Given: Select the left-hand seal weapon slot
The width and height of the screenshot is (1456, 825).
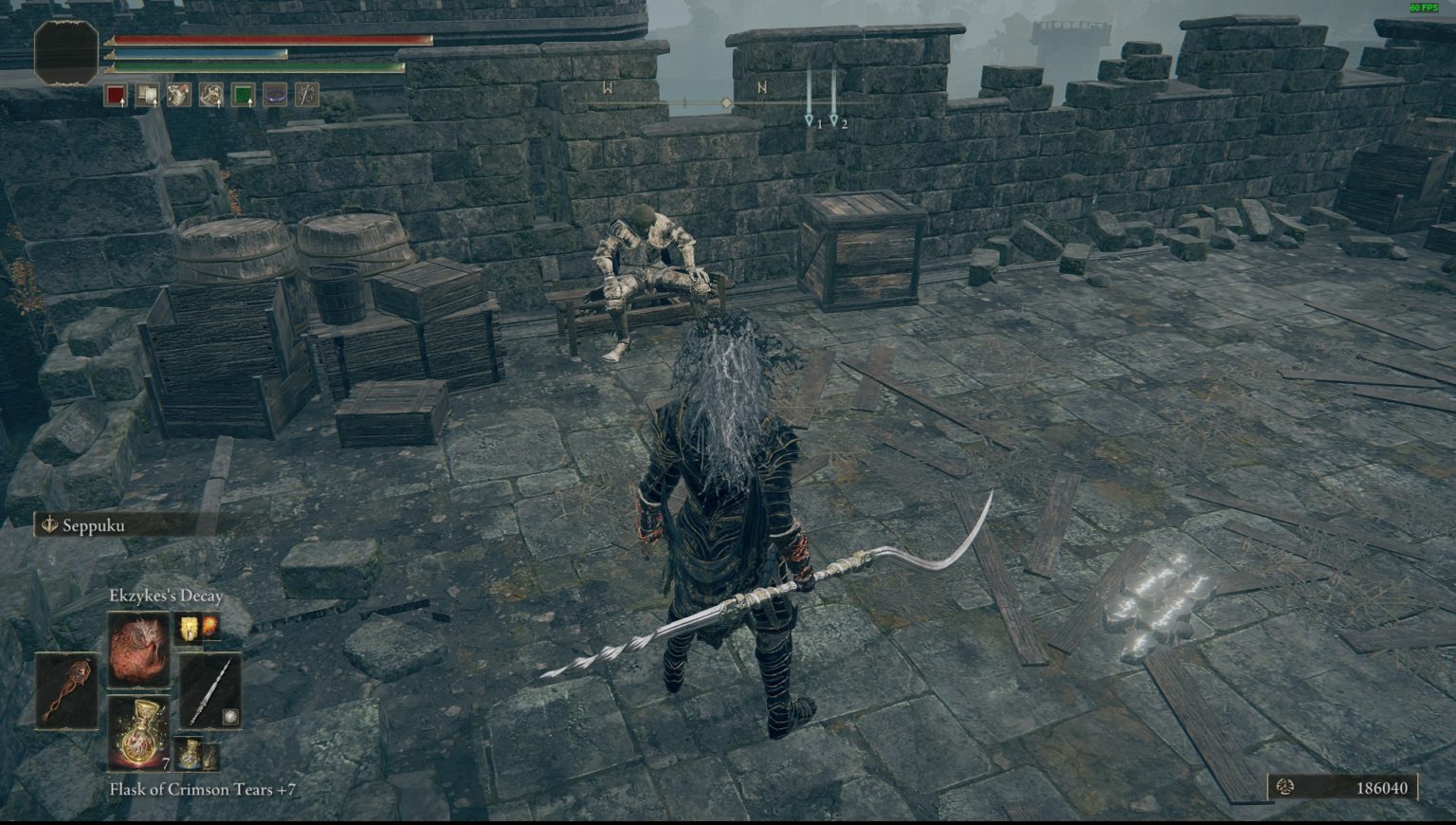Looking at the screenshot, I should (66, 690).
